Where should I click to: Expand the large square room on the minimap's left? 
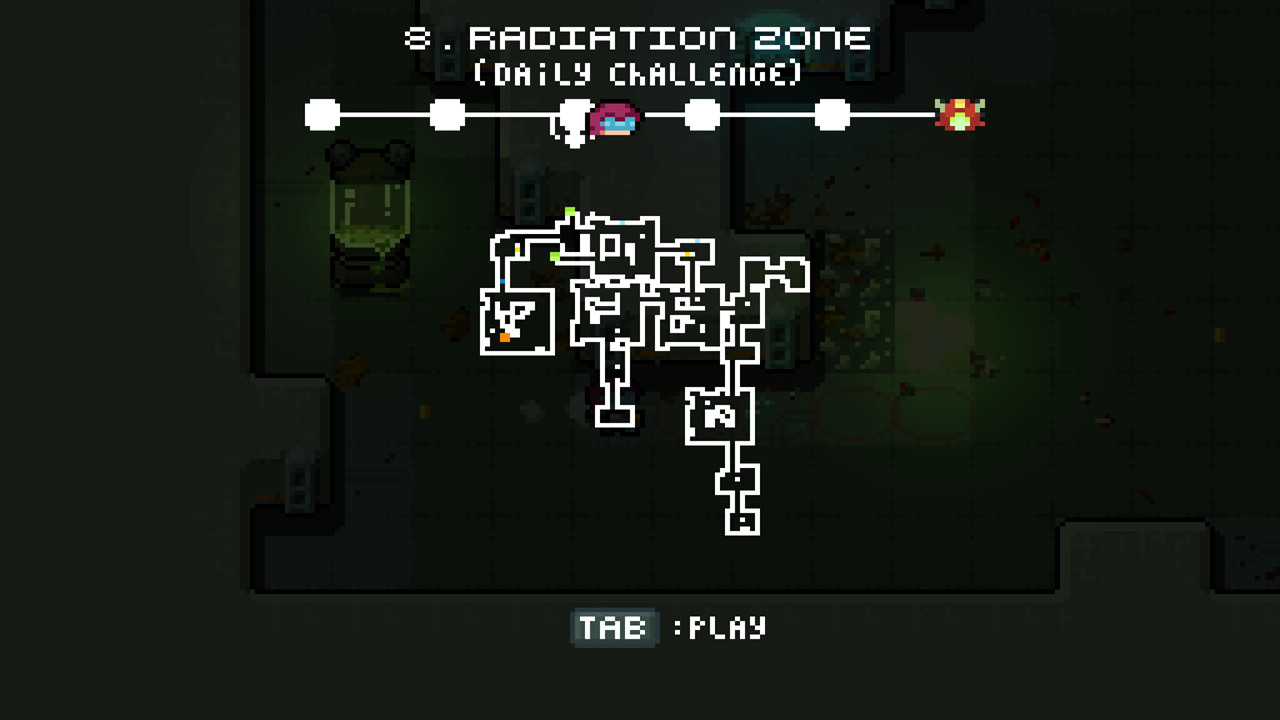[x=518, y=320]
